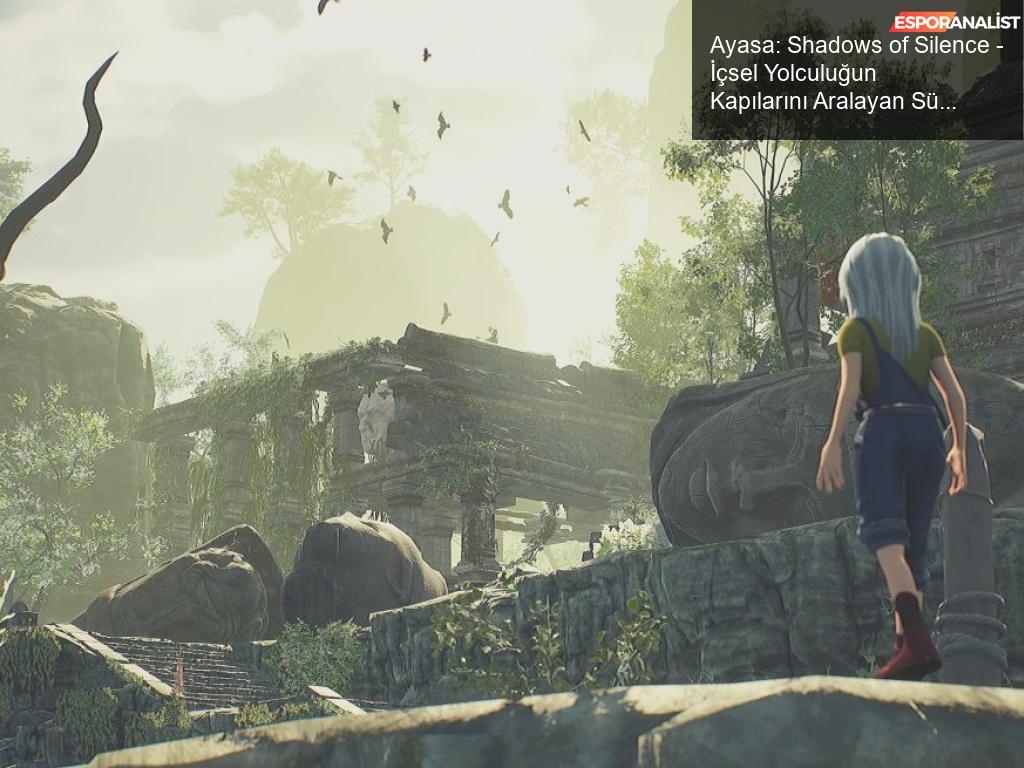
Task: Click the ESPORANALIST logo
Action: pos(955,22)
